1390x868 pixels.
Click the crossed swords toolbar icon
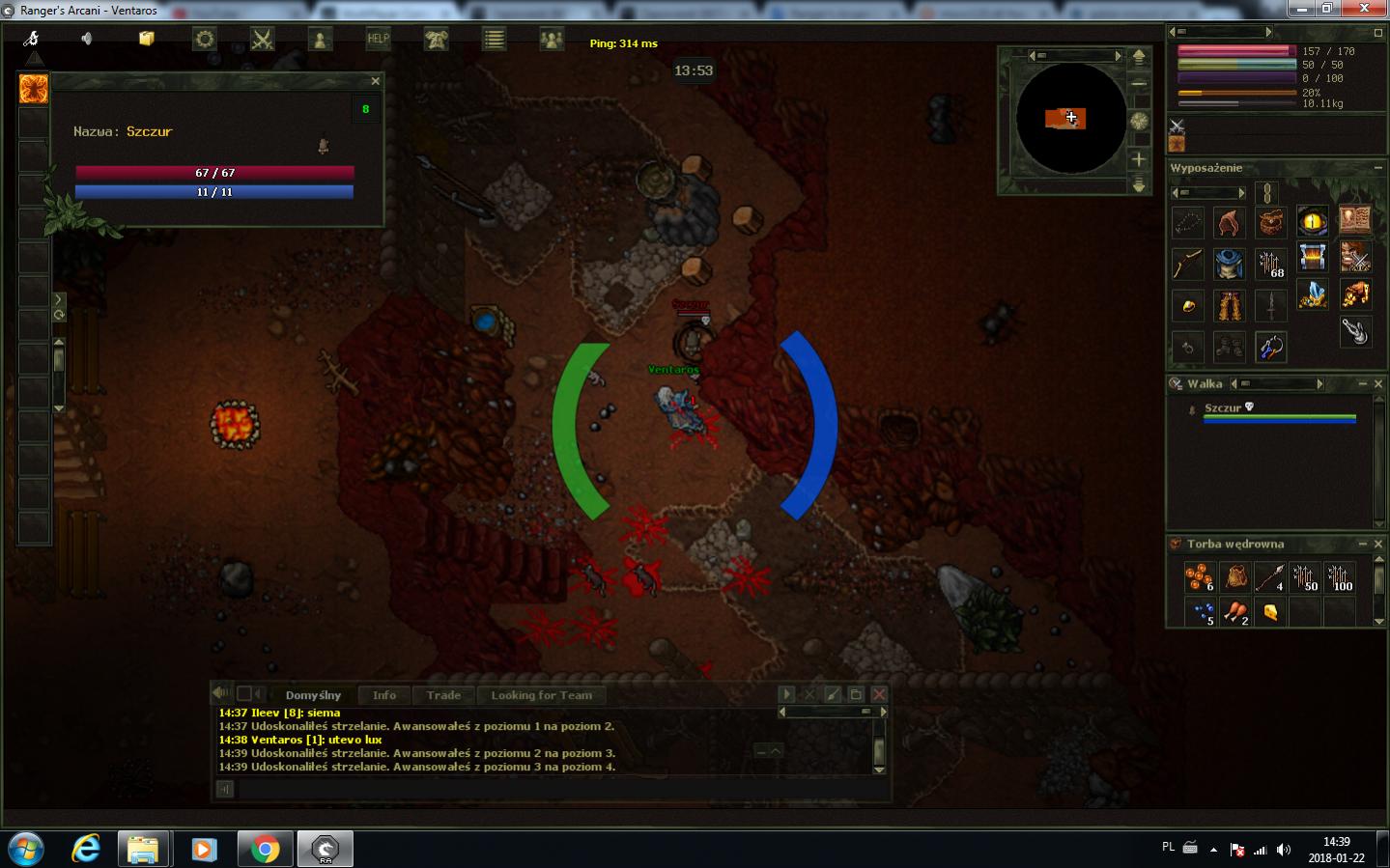(x=263, y=40)
